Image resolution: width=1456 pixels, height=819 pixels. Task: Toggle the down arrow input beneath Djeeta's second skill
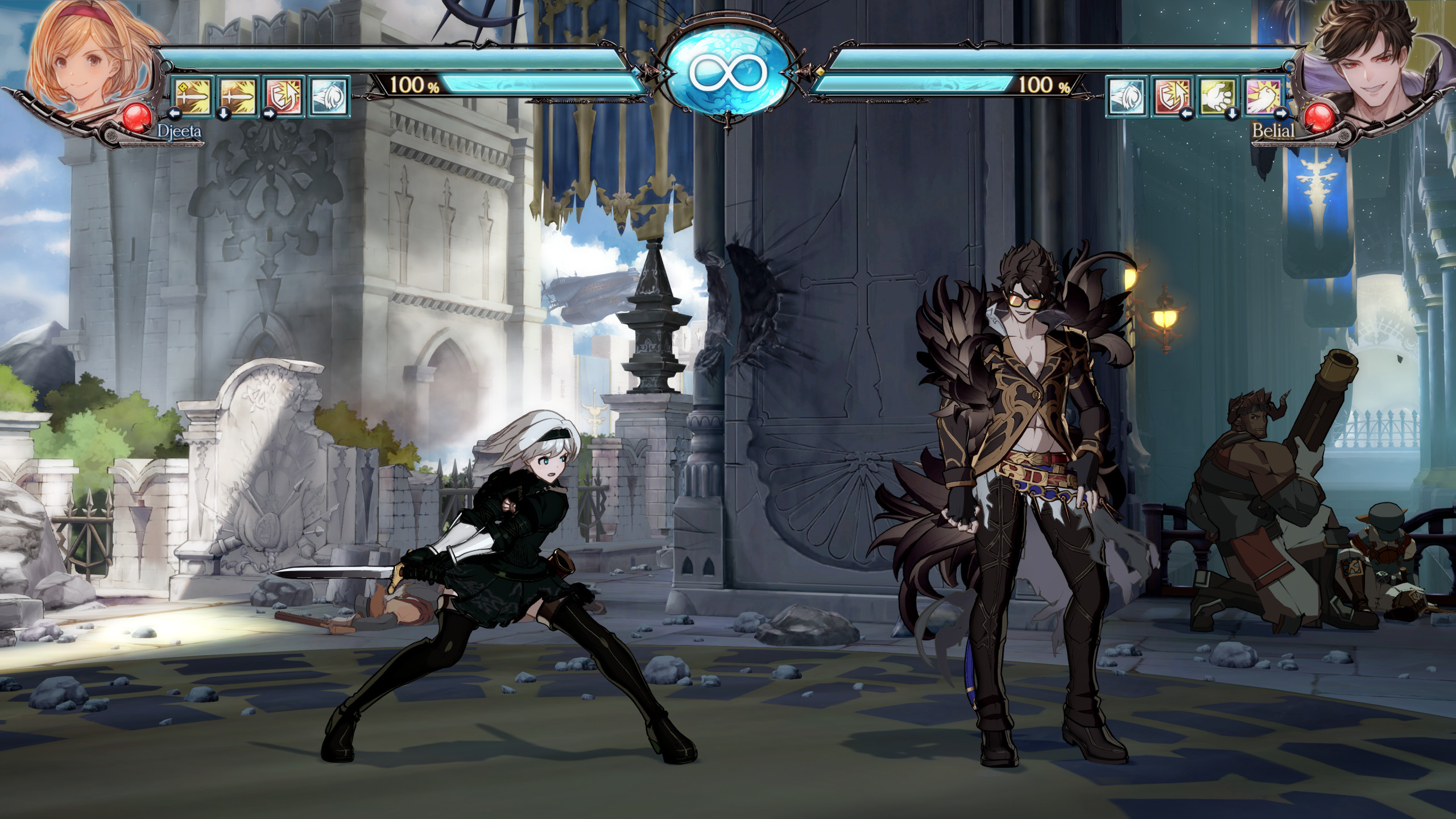(x=224, y=115)
